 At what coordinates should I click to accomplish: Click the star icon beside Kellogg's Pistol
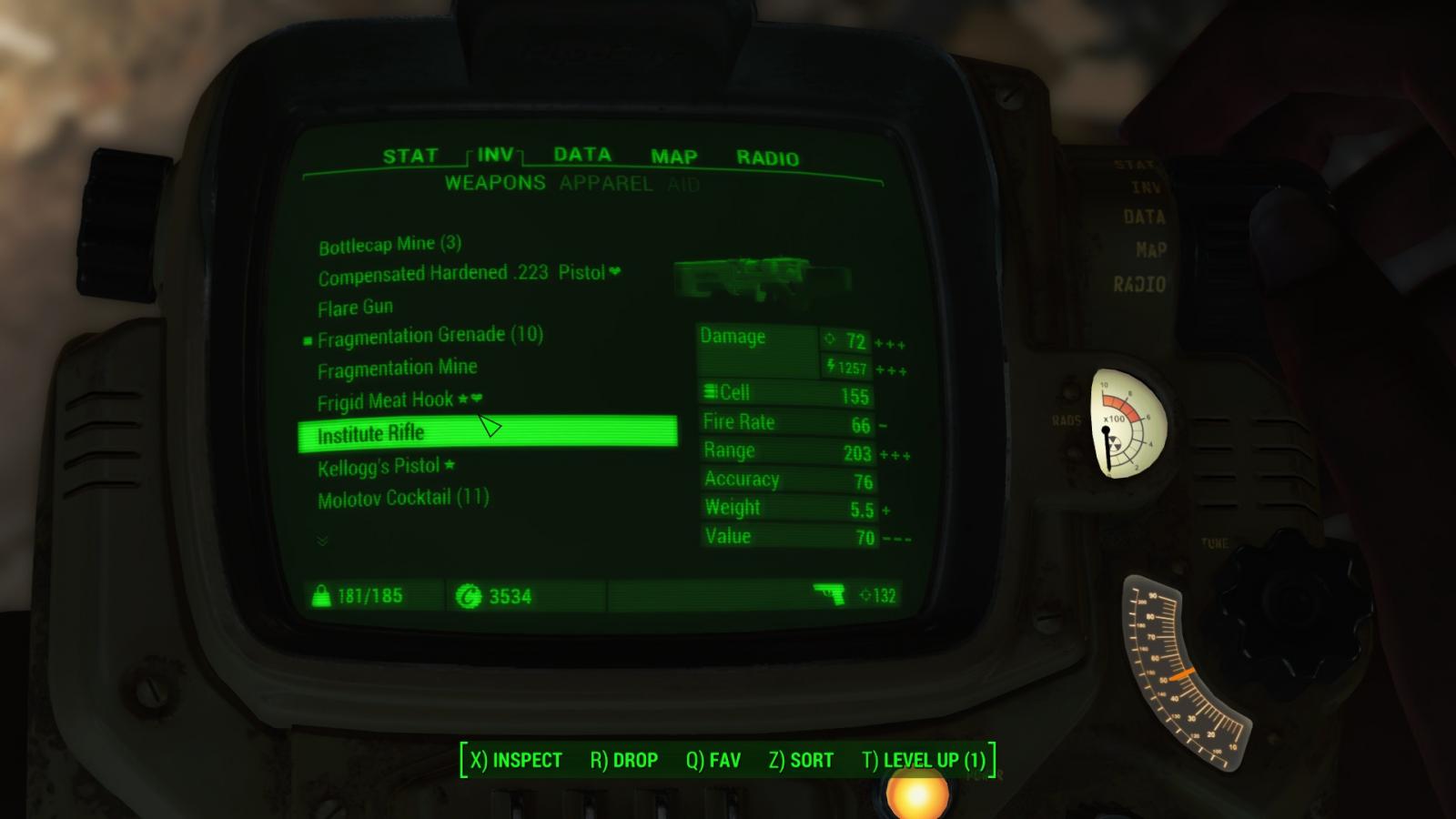point(449,464)
